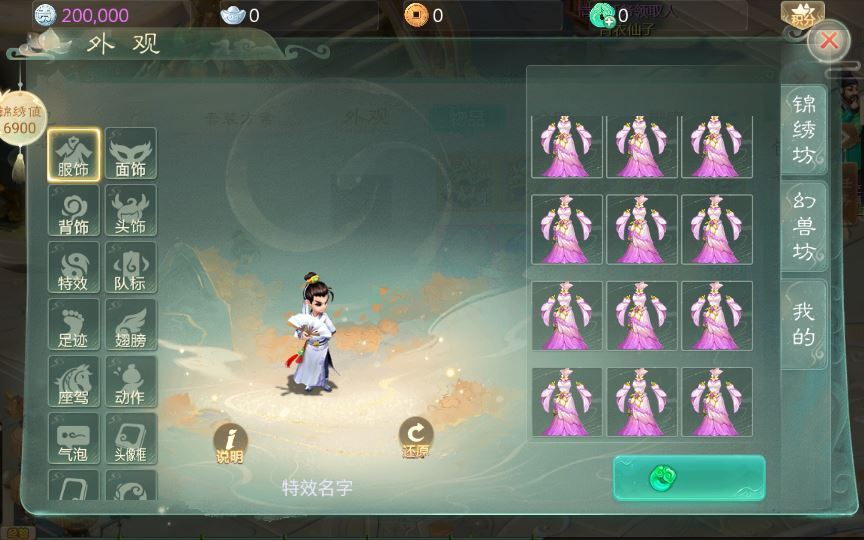The image size is (864, 540).
Task: Select the 气泡 chat bubble category
Action: tap(74, 438)
